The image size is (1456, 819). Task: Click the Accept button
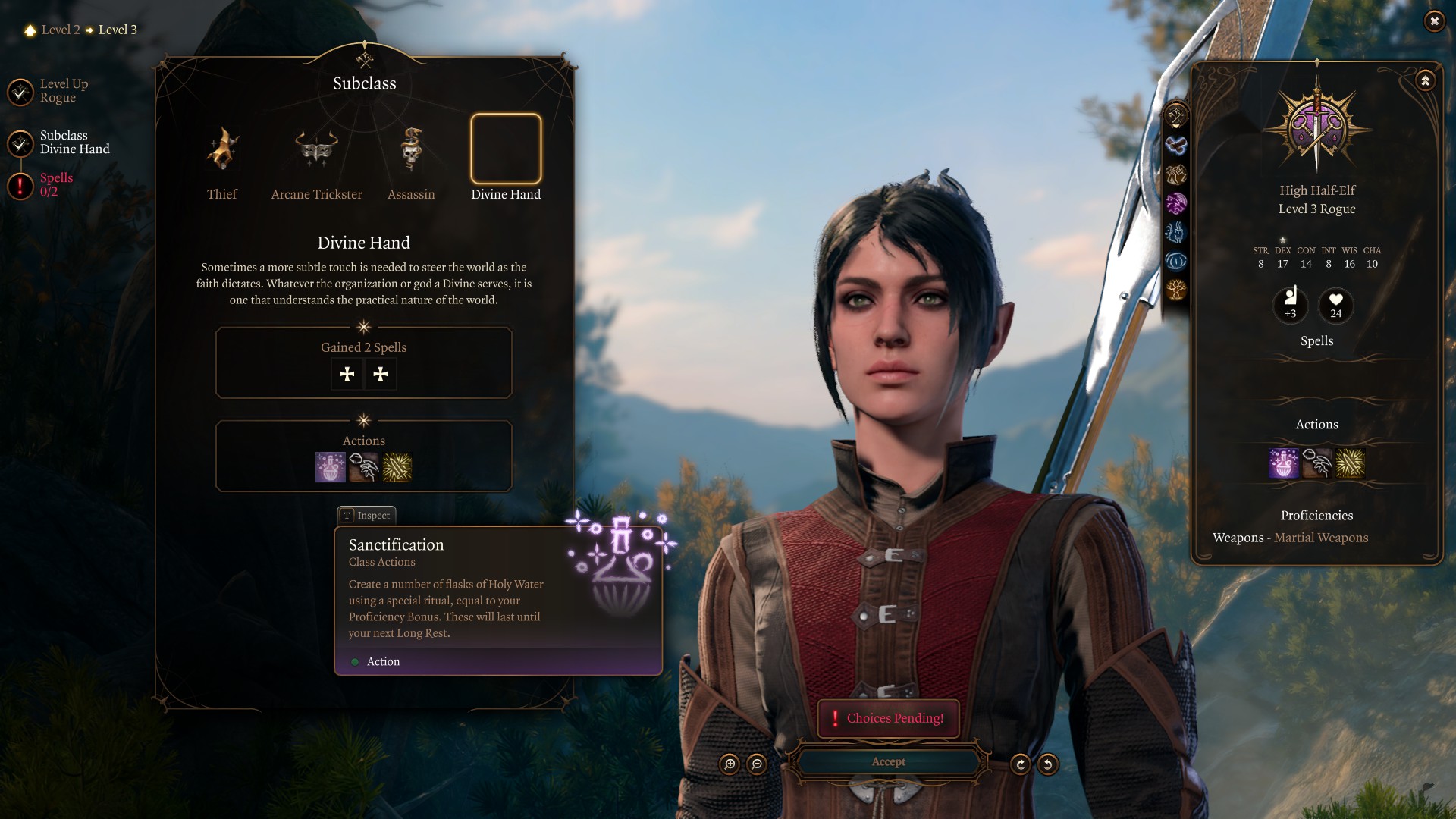click(888, 761)
